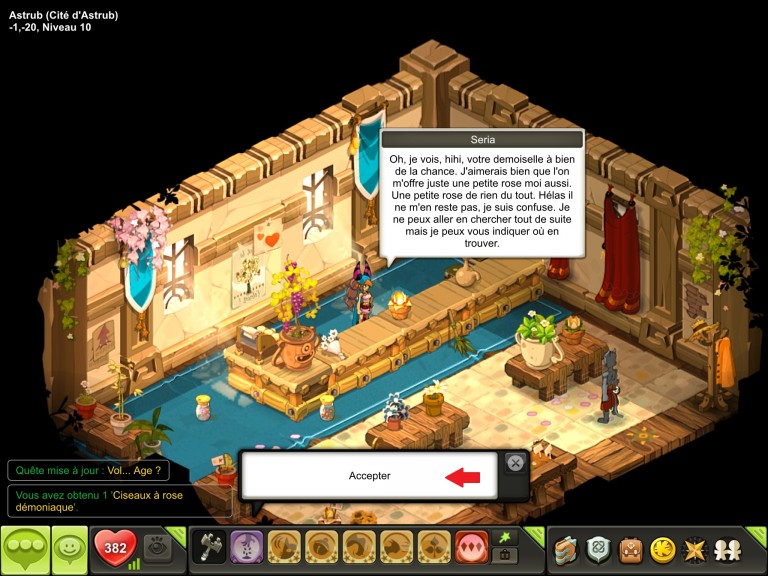Open the chat speech bubble button
768x576 pixels.
pos(24,548)
